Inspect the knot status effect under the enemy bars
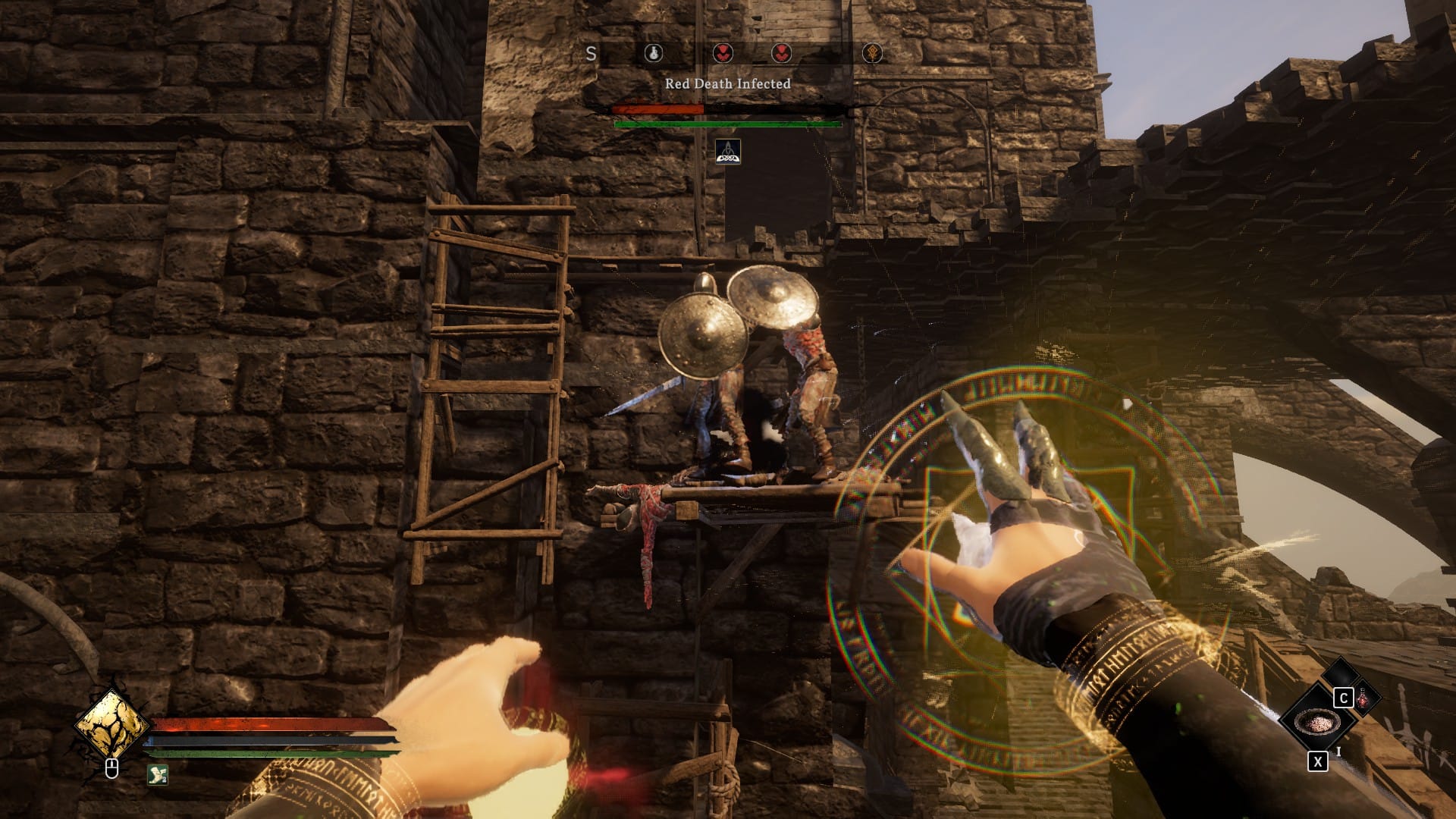Viewport: 1456px width, 819px height. coord(728,152)
